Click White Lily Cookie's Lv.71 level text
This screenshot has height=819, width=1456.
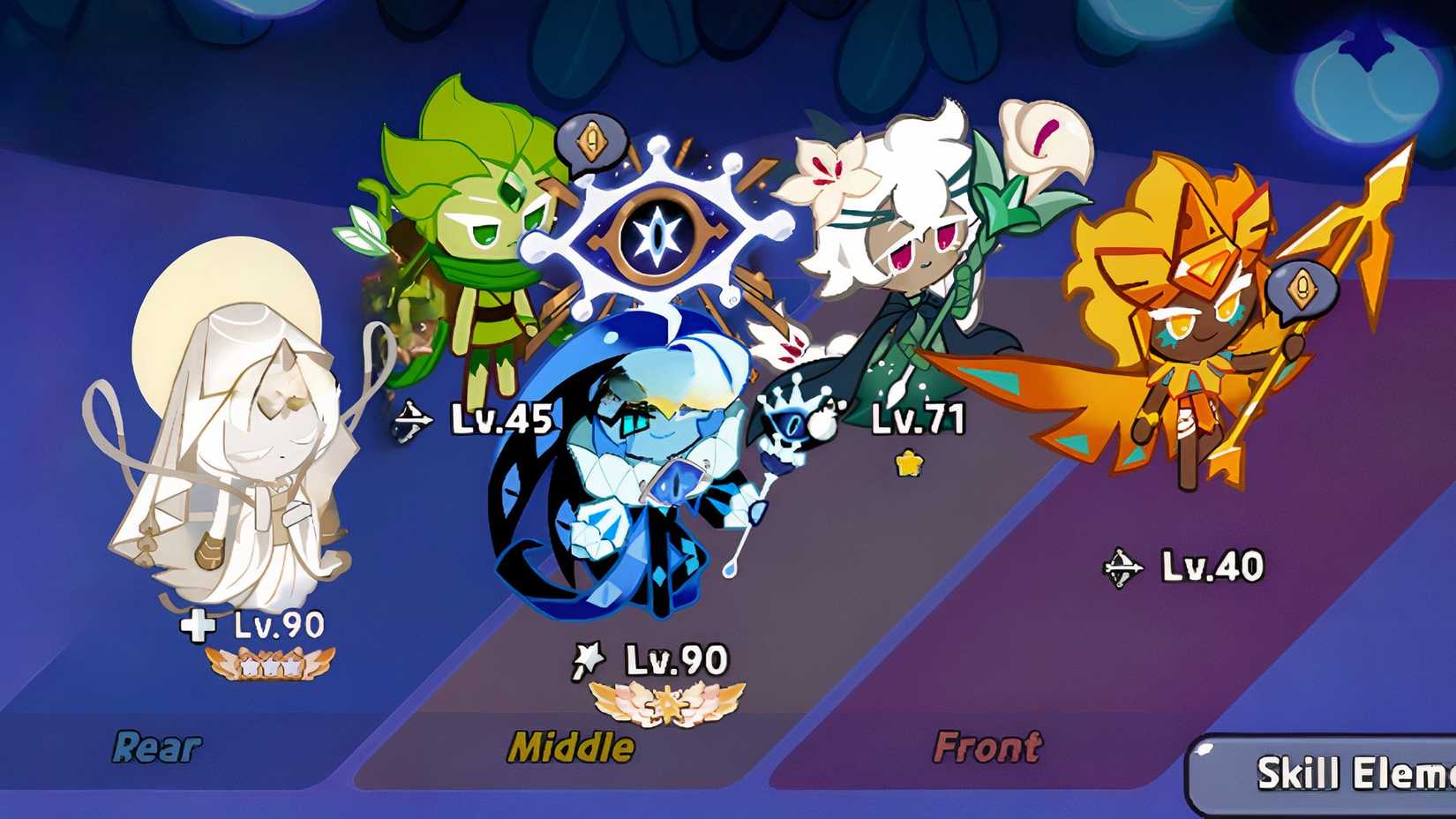pyautogui.click(x=919, y=420)
